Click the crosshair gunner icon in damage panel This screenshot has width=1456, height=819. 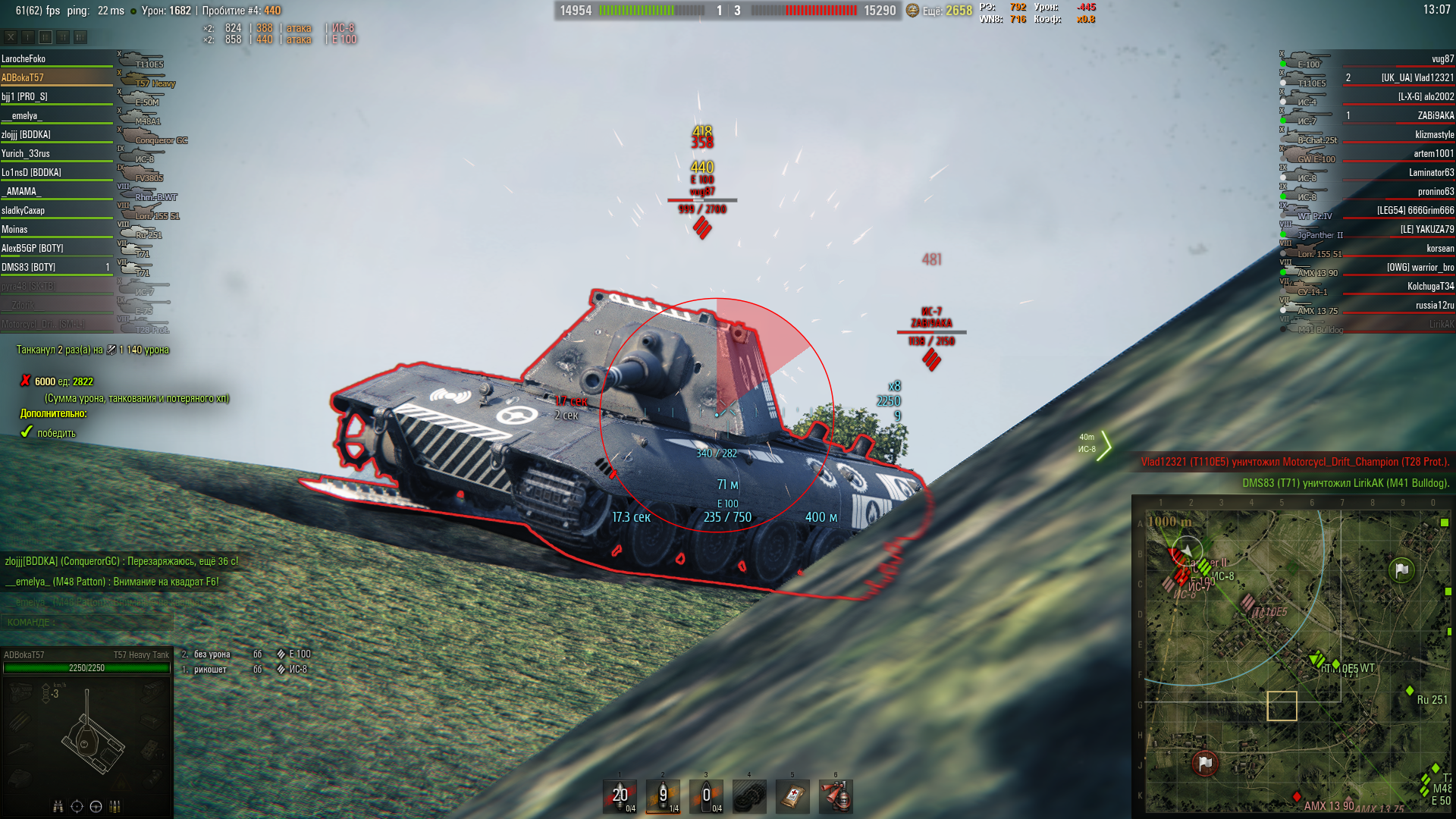coord(77,806)
